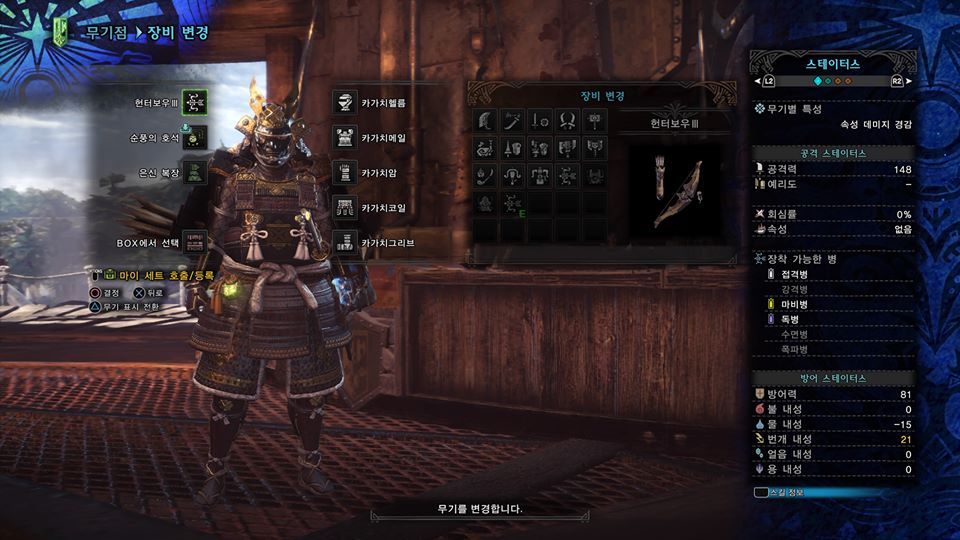Image resolution: width=960 pixels, height=540 pixels.
Task: Choose the 은신 복장 mantle slot
Action: pyautogui.click(x=196, y=172)
